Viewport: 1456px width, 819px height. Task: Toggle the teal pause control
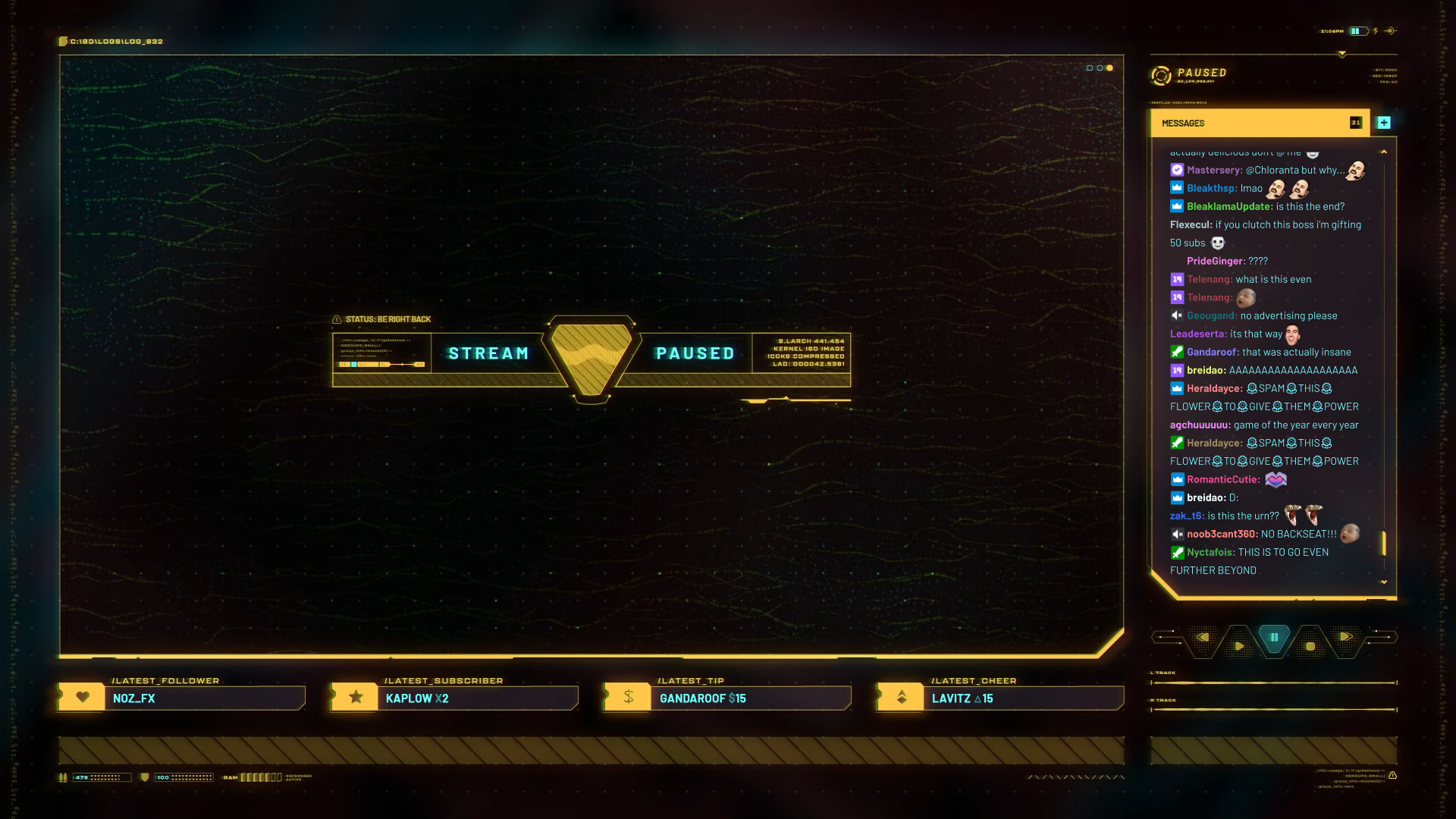[x=1273, y=637]
